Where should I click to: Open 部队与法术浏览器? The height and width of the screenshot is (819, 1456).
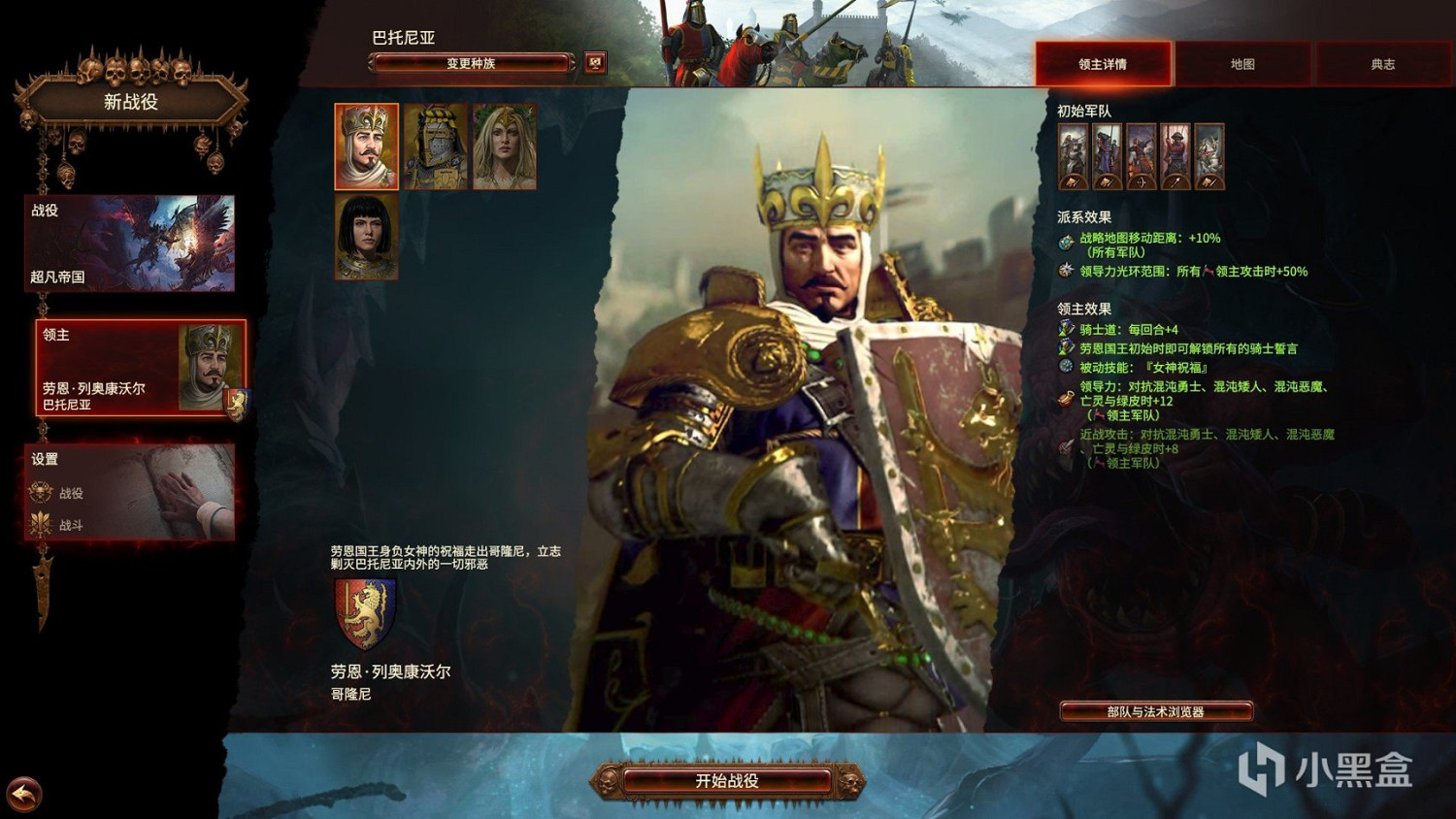[1157, 710]
